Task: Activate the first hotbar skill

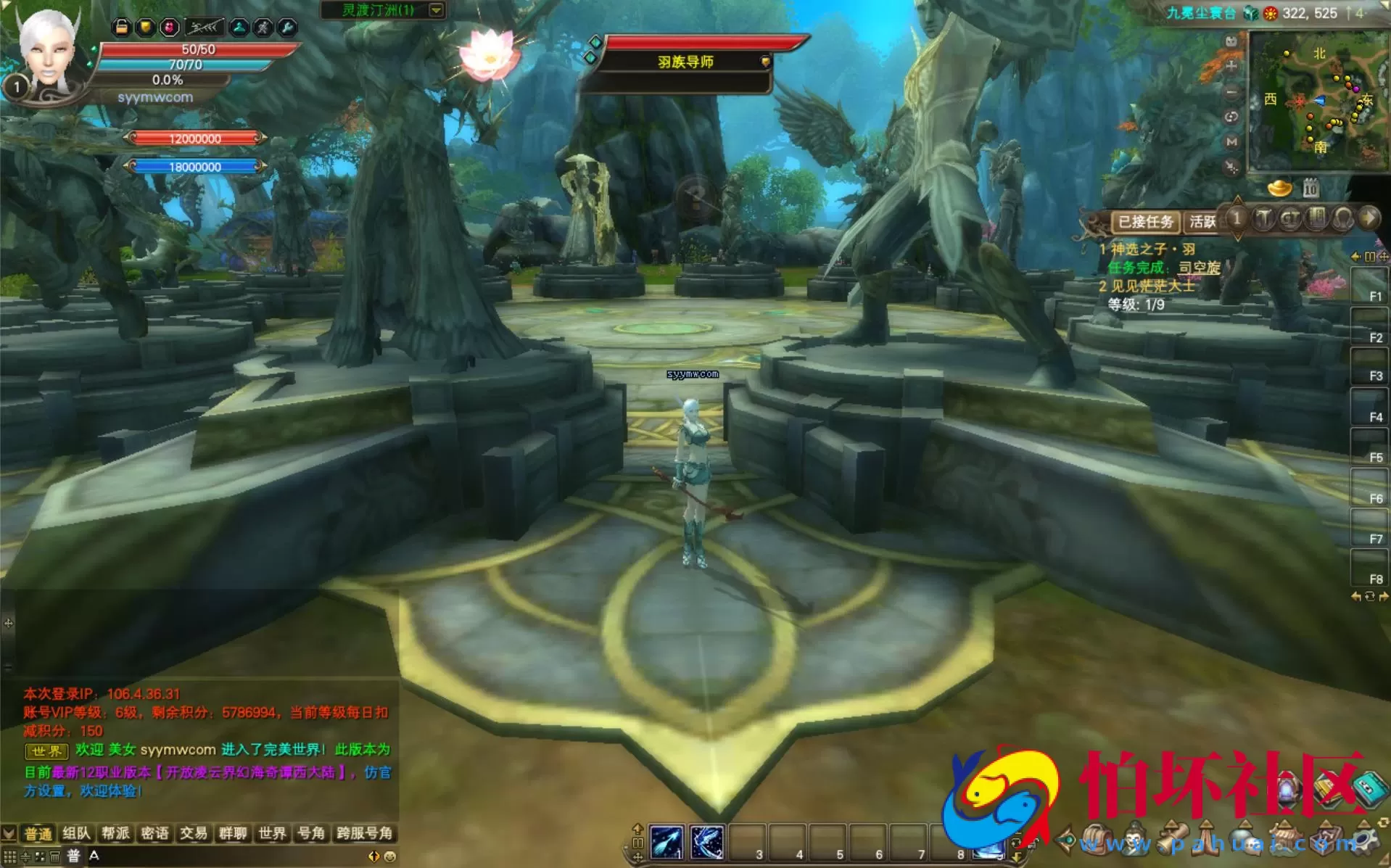Action: (x=666, y=843)
